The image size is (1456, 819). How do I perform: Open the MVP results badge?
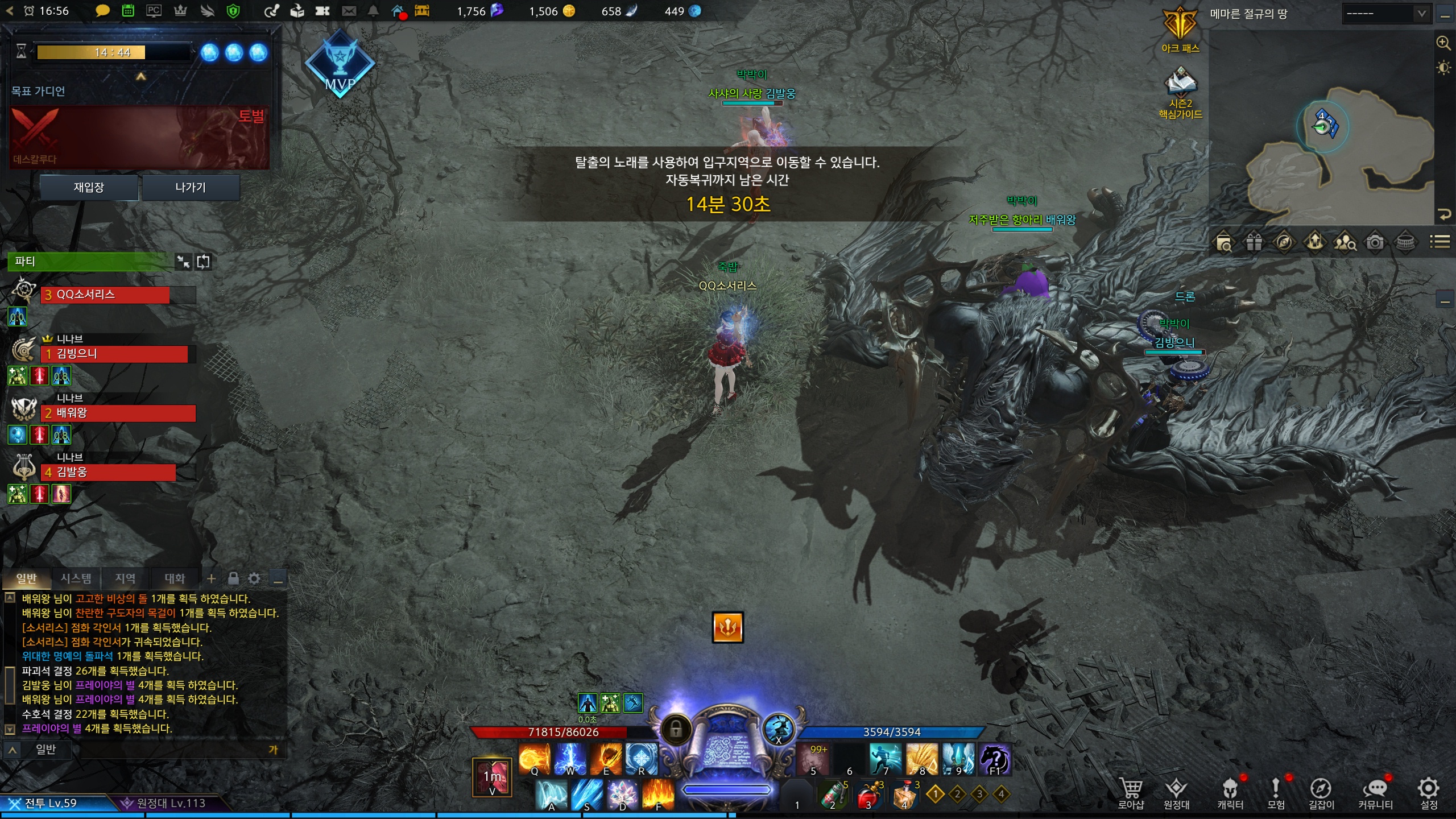tap(340, 64)
